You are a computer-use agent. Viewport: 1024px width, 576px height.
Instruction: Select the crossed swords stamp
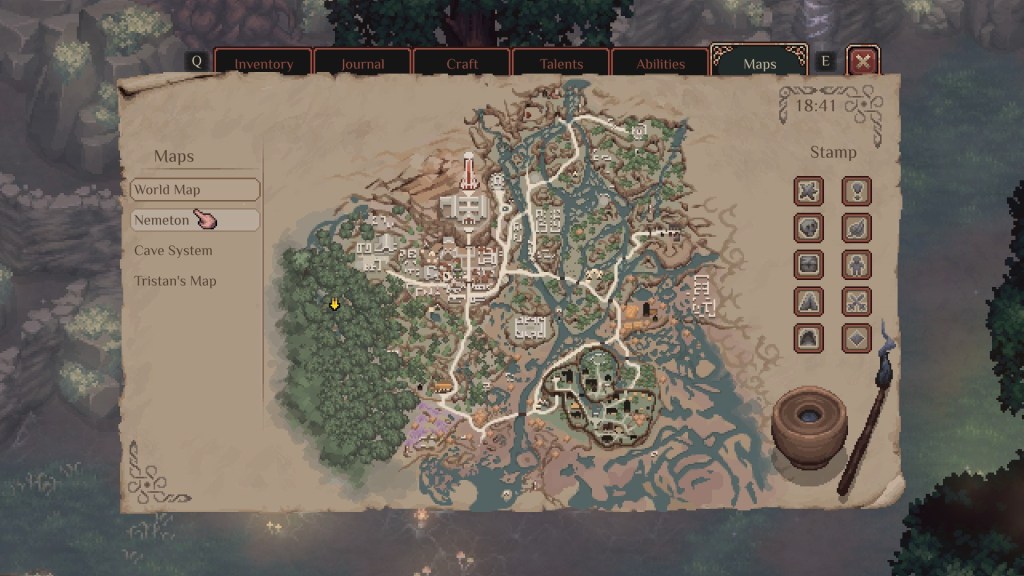point(857,301)
